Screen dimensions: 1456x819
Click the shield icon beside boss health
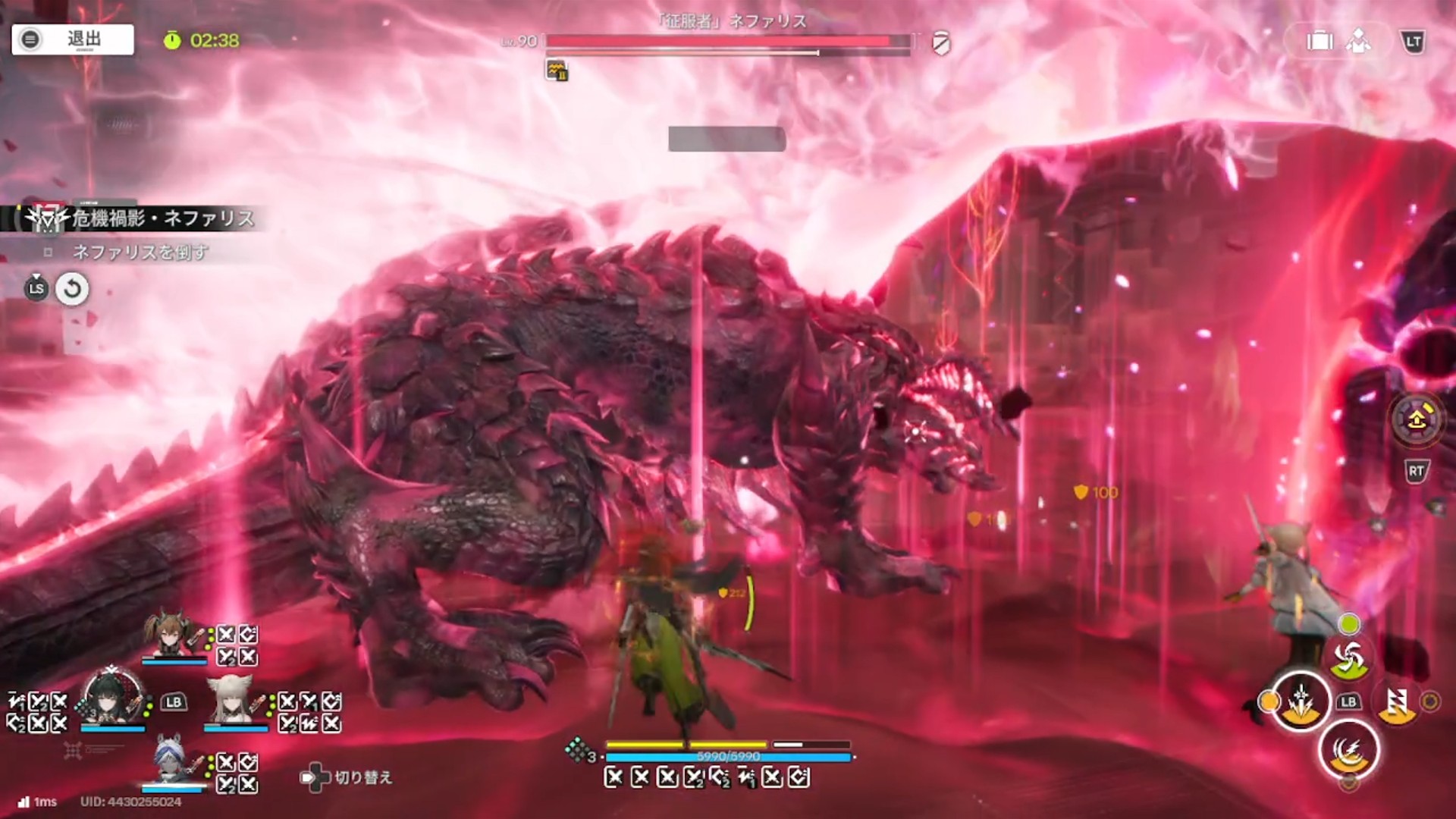click(941, 43)
